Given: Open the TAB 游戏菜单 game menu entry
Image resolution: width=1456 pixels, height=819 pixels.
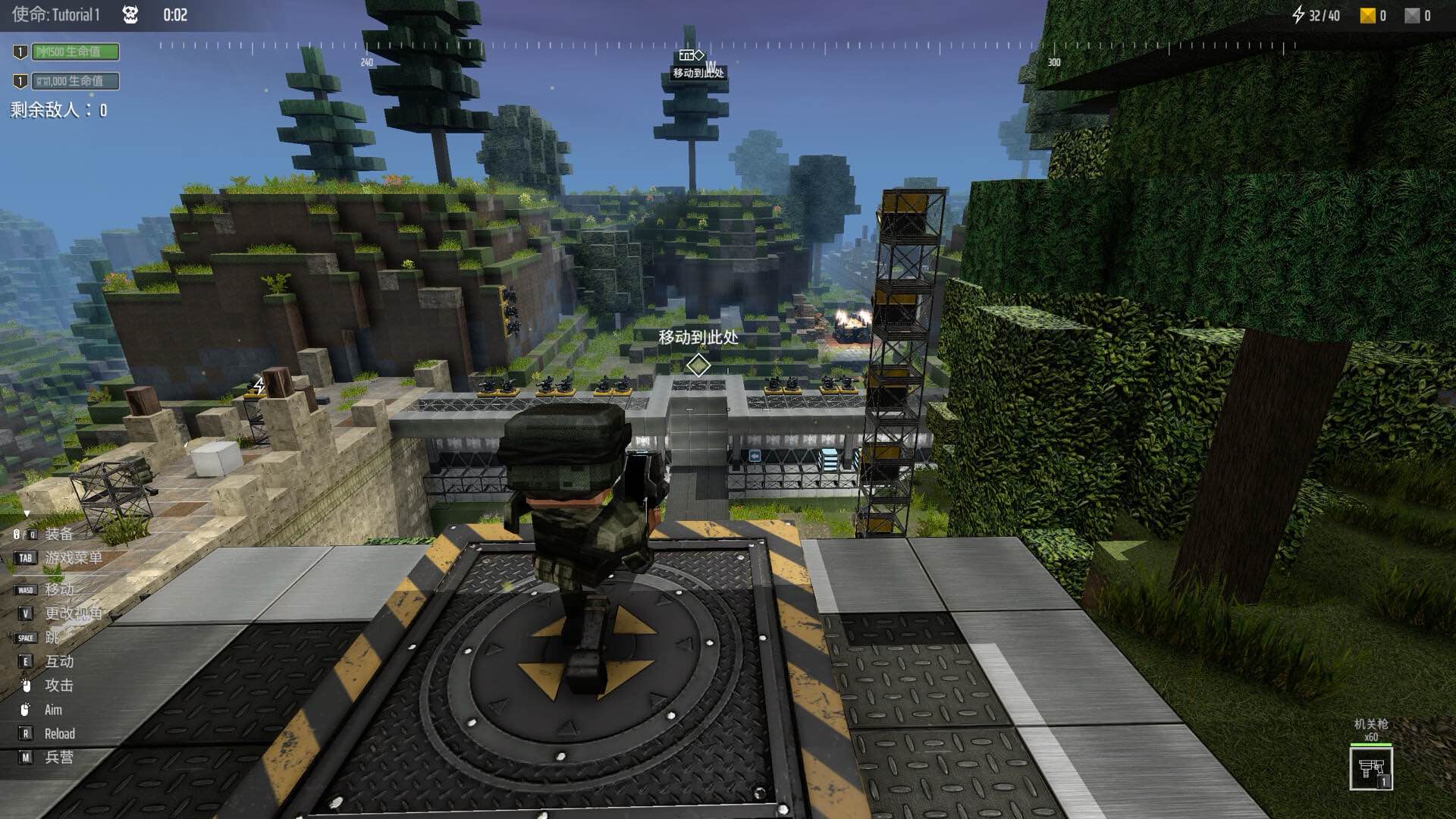Looking at the screenshot, I should coord(24,557).
